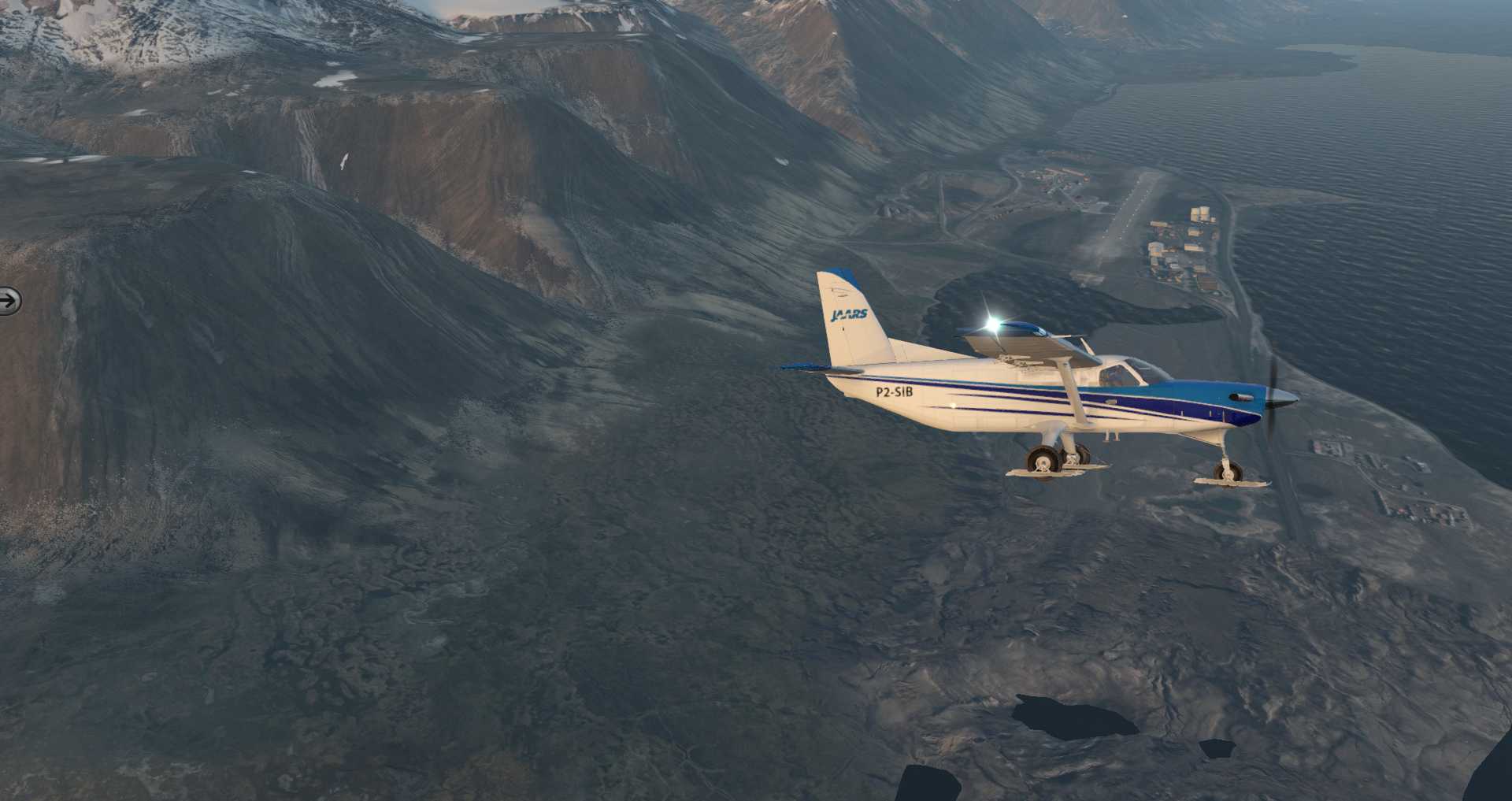
Task: Open the side panel arrow button
Action: coord(9,300)
